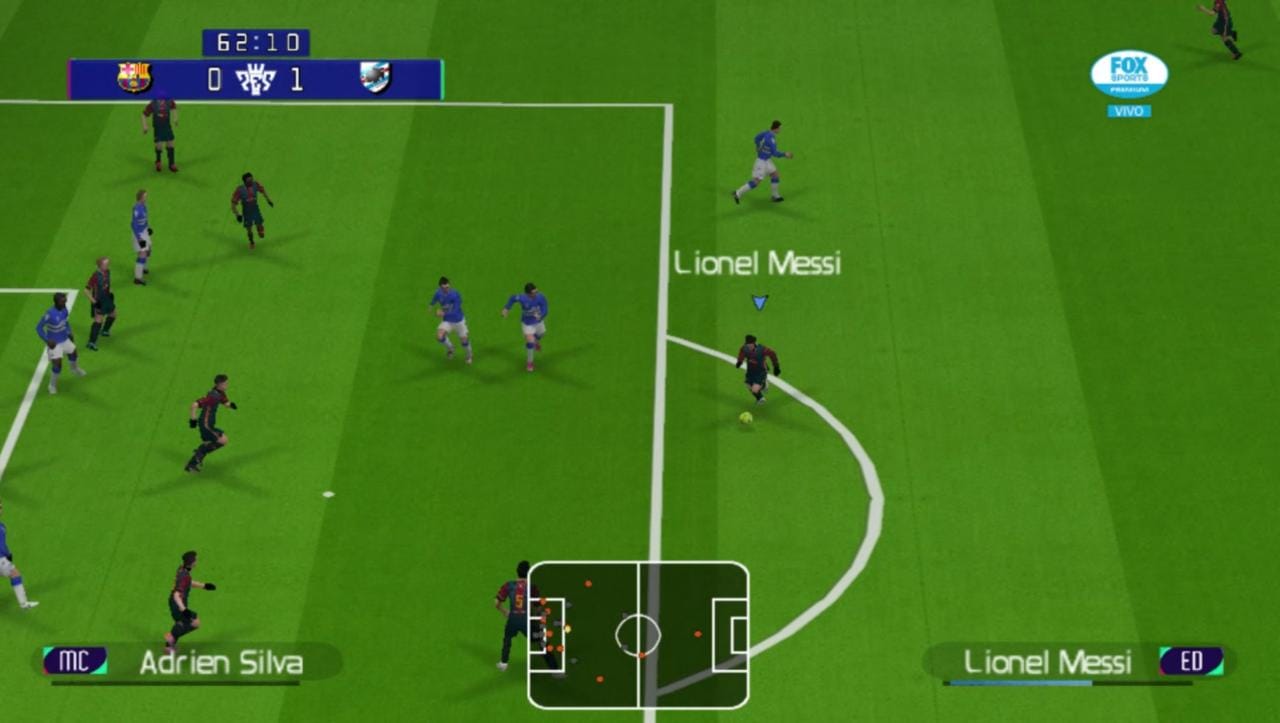Click the Adrien Silva name plate
The width and height of the screenshot is (1280, 723).
click(222, 662)
